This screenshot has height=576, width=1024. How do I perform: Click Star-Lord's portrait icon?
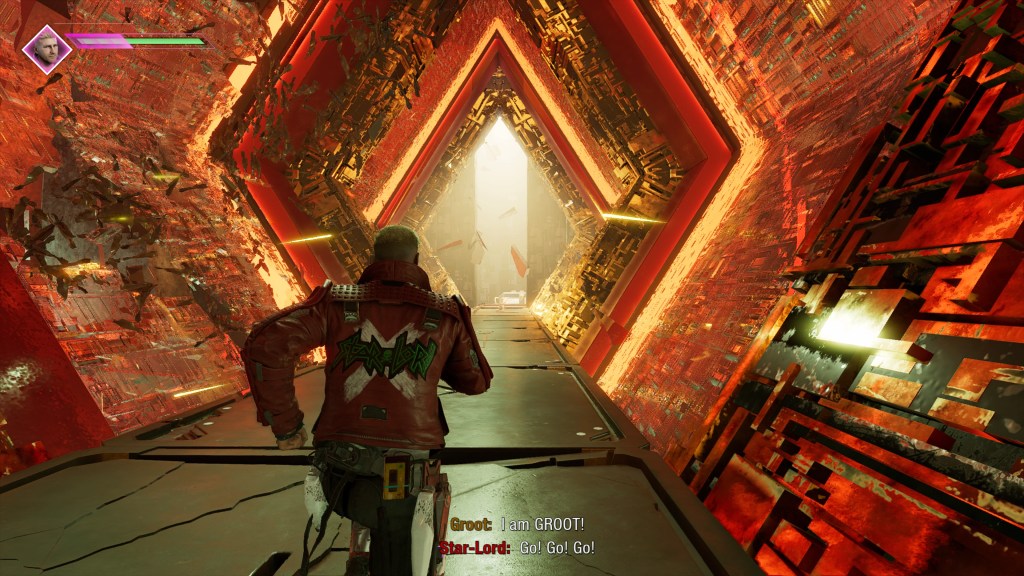click(46, 48)
